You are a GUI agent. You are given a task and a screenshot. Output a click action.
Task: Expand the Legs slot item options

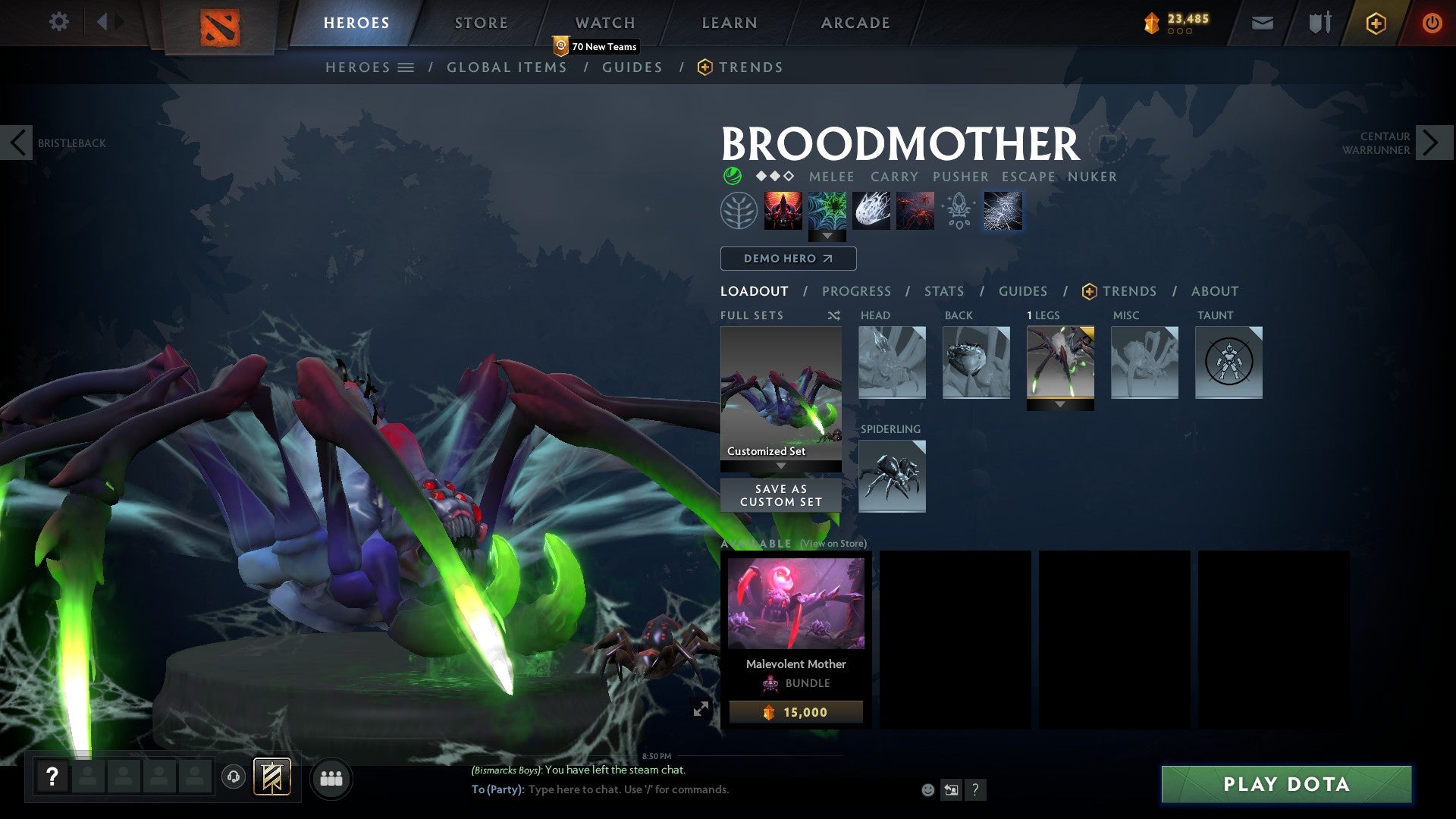1060,404
